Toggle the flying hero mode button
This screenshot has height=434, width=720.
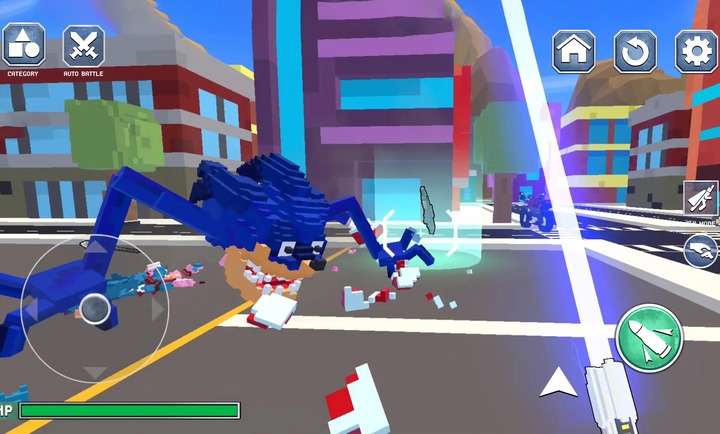(x=701, y=199)
